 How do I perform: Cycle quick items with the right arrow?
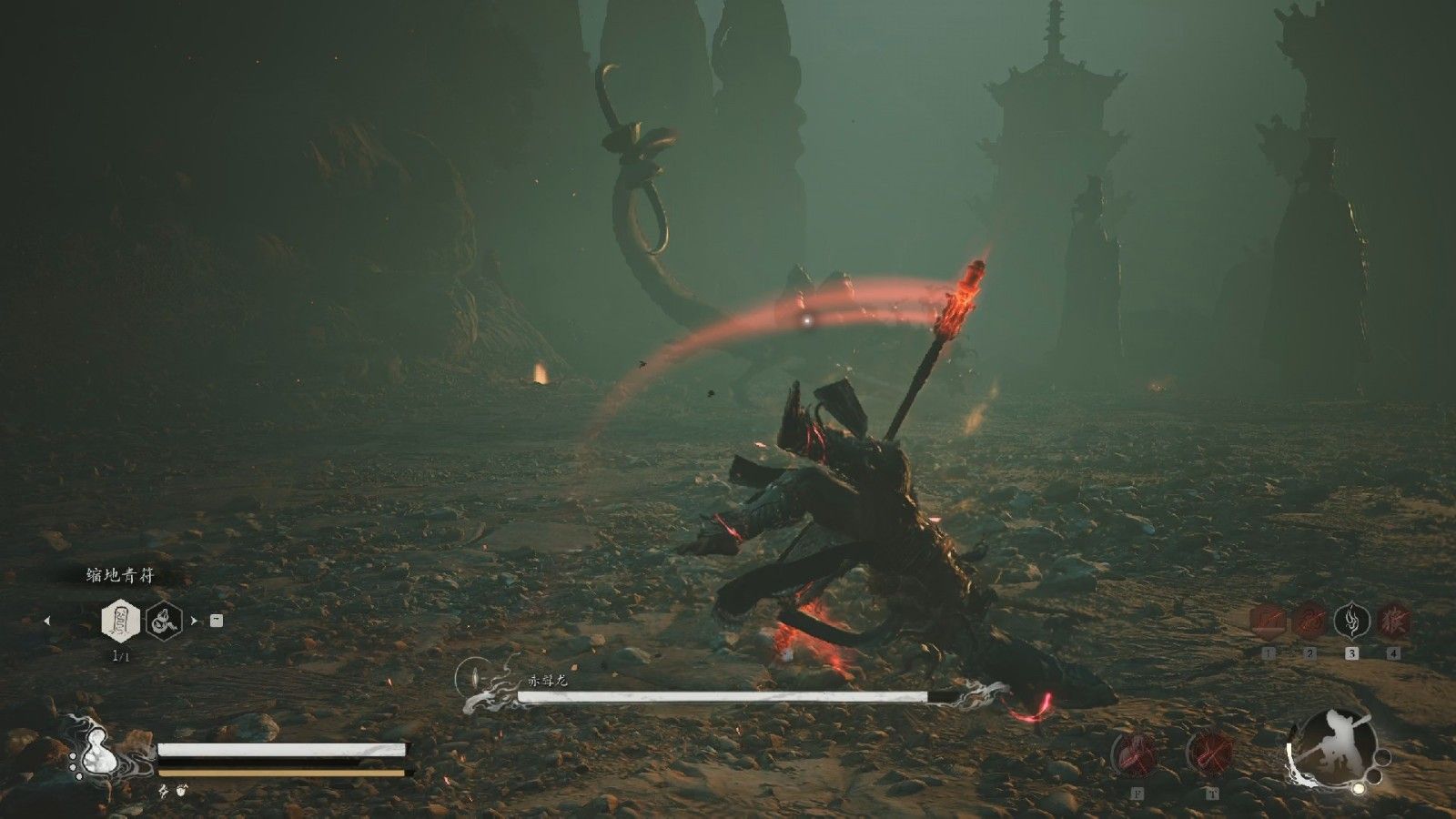pyautogui.click(x=193, y=622)
